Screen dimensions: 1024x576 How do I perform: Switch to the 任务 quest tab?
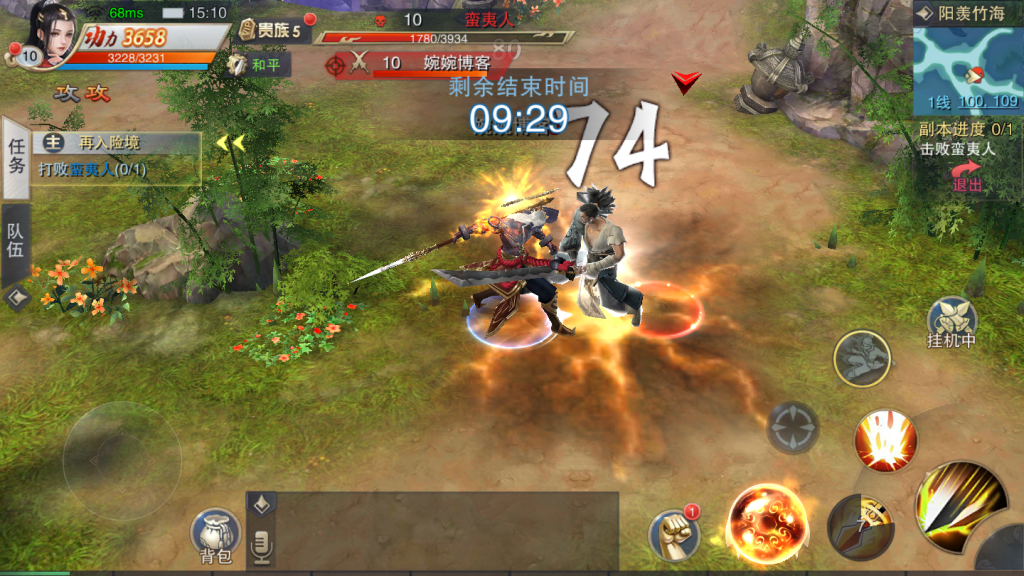pos(16,157)
